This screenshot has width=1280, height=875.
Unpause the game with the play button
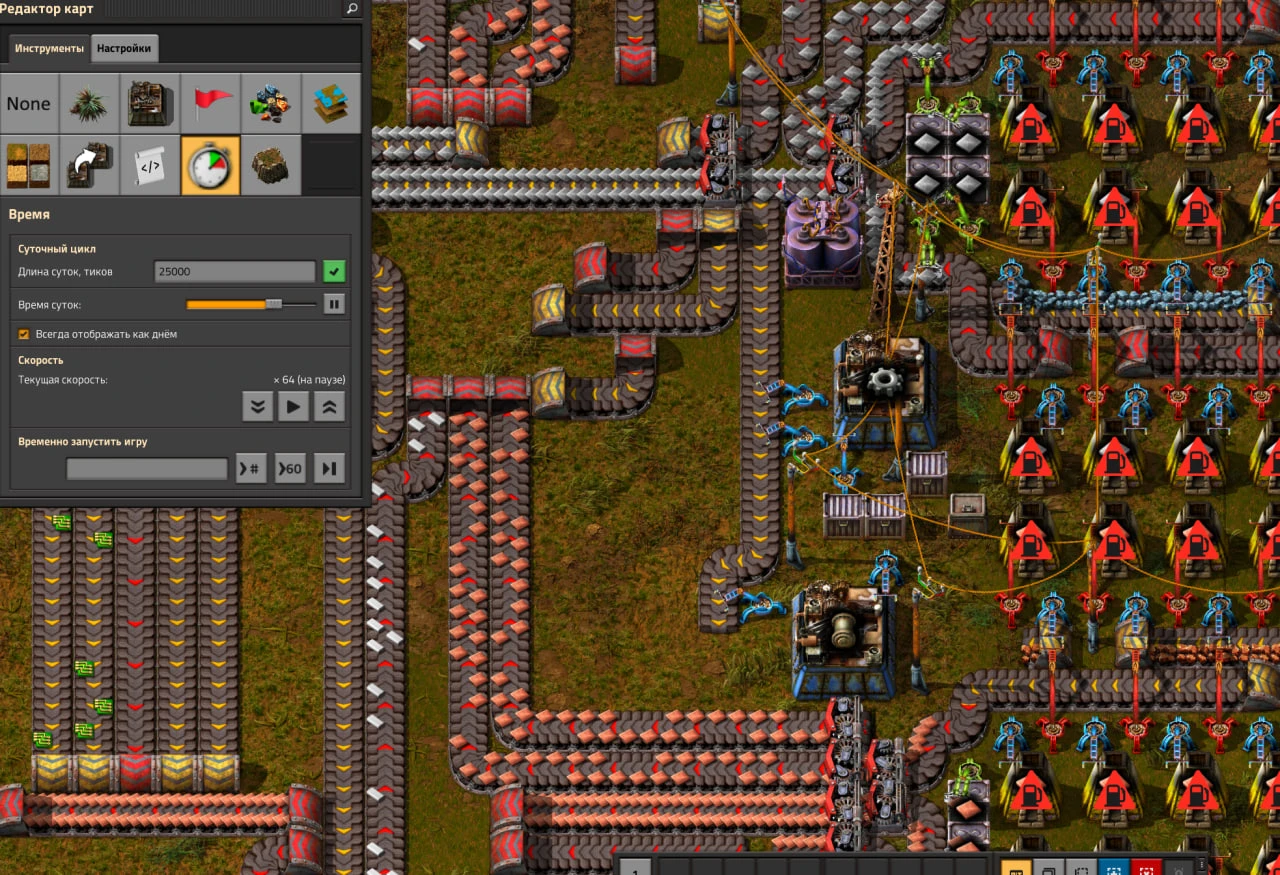click(x=293, y=406)
